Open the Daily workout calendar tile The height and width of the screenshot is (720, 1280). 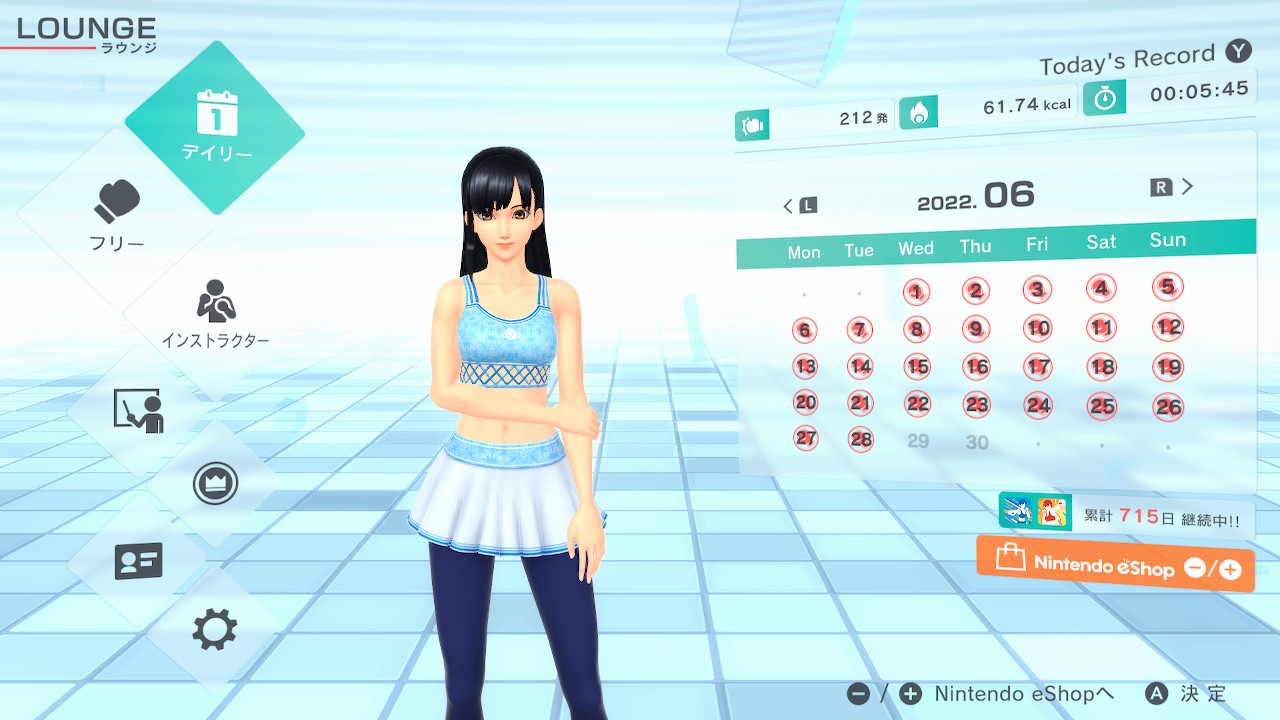(x=215, y=127)
